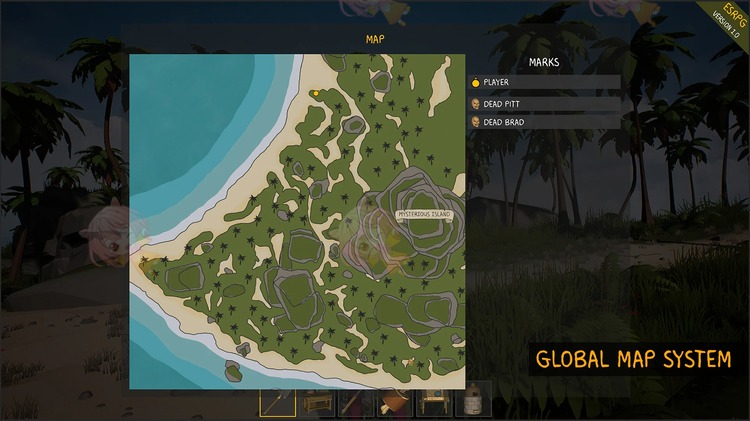Image resolution: width=750 pixels, height=421 pixels.
Task: Select the Dead Brad mark
Action: pyautogui.click(x=545, y=122)
